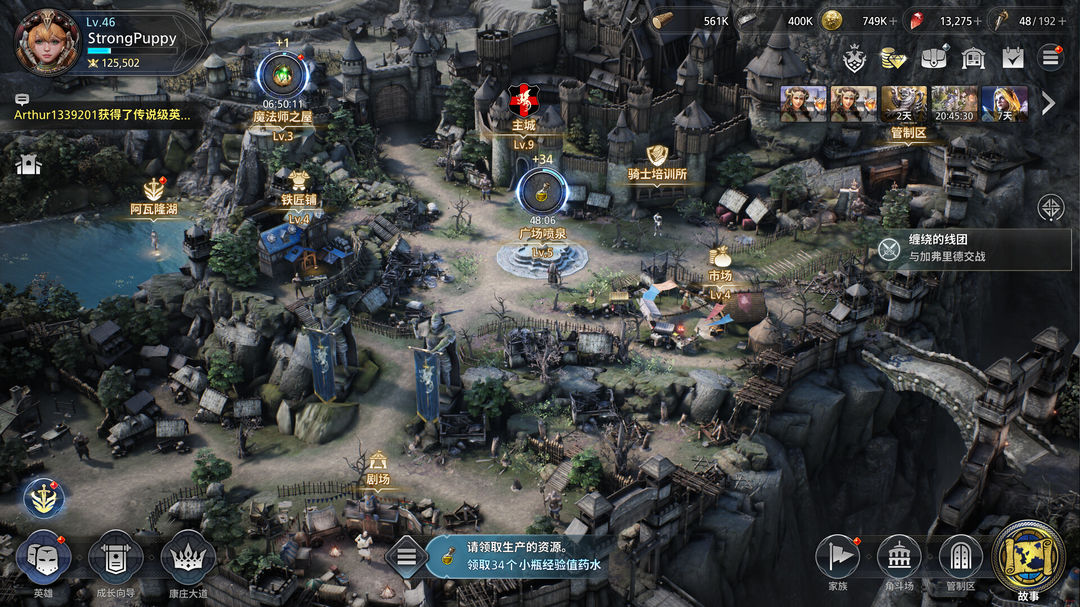
Task: Open the treasure chest bag icon
Action: (x=933, y=58)
